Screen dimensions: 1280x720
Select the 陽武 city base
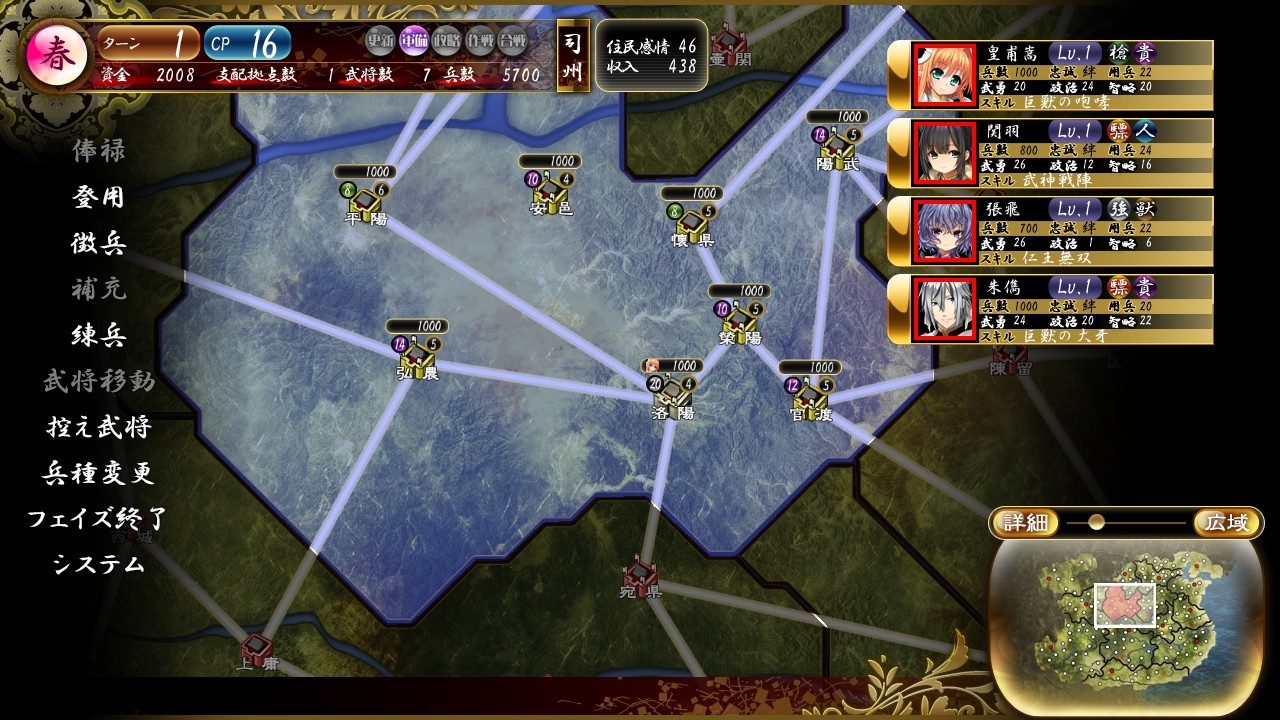point(837,145)
